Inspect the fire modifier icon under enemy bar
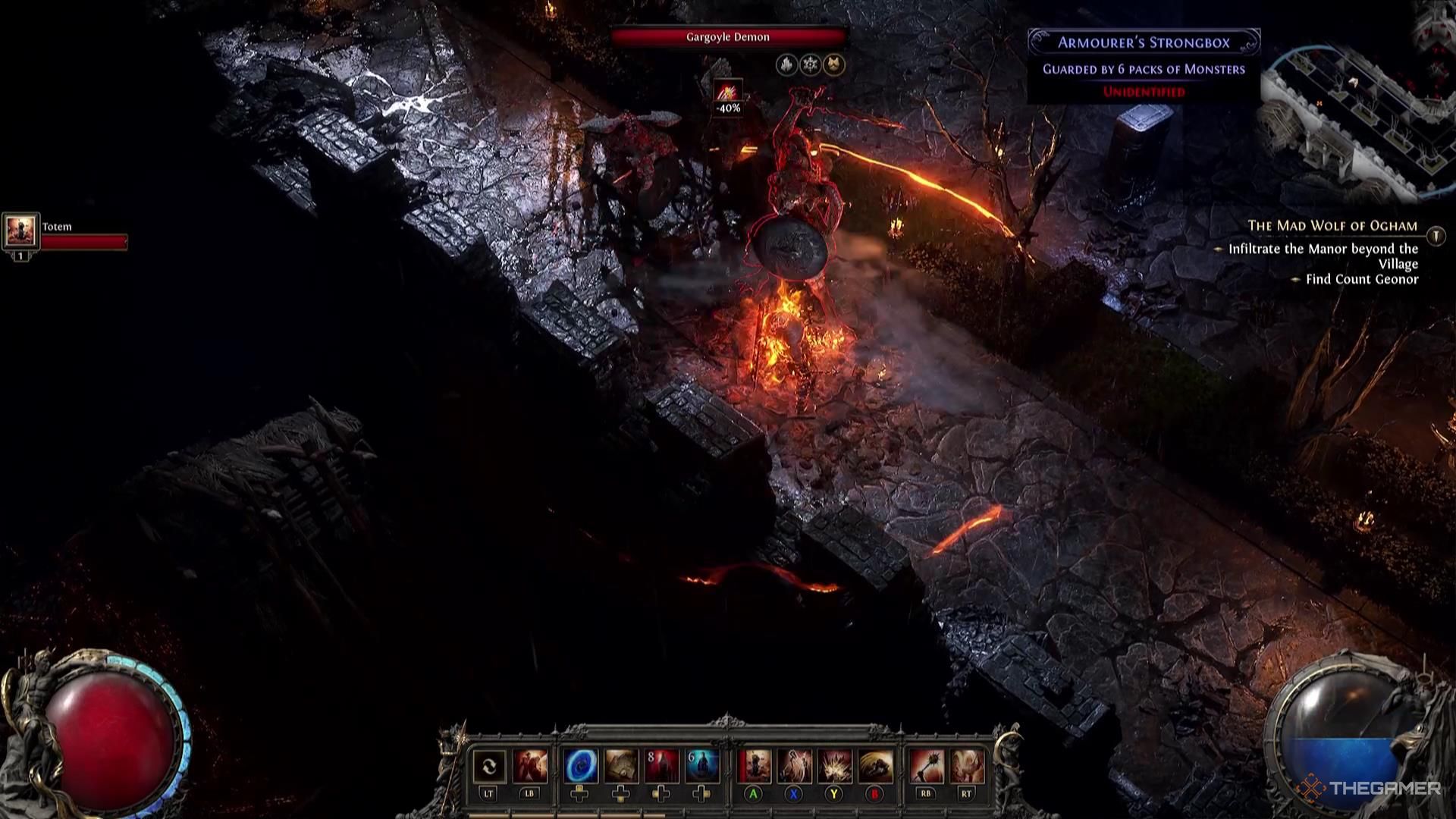Viewport: 1456px width, 819px height. tap(786, 65)
